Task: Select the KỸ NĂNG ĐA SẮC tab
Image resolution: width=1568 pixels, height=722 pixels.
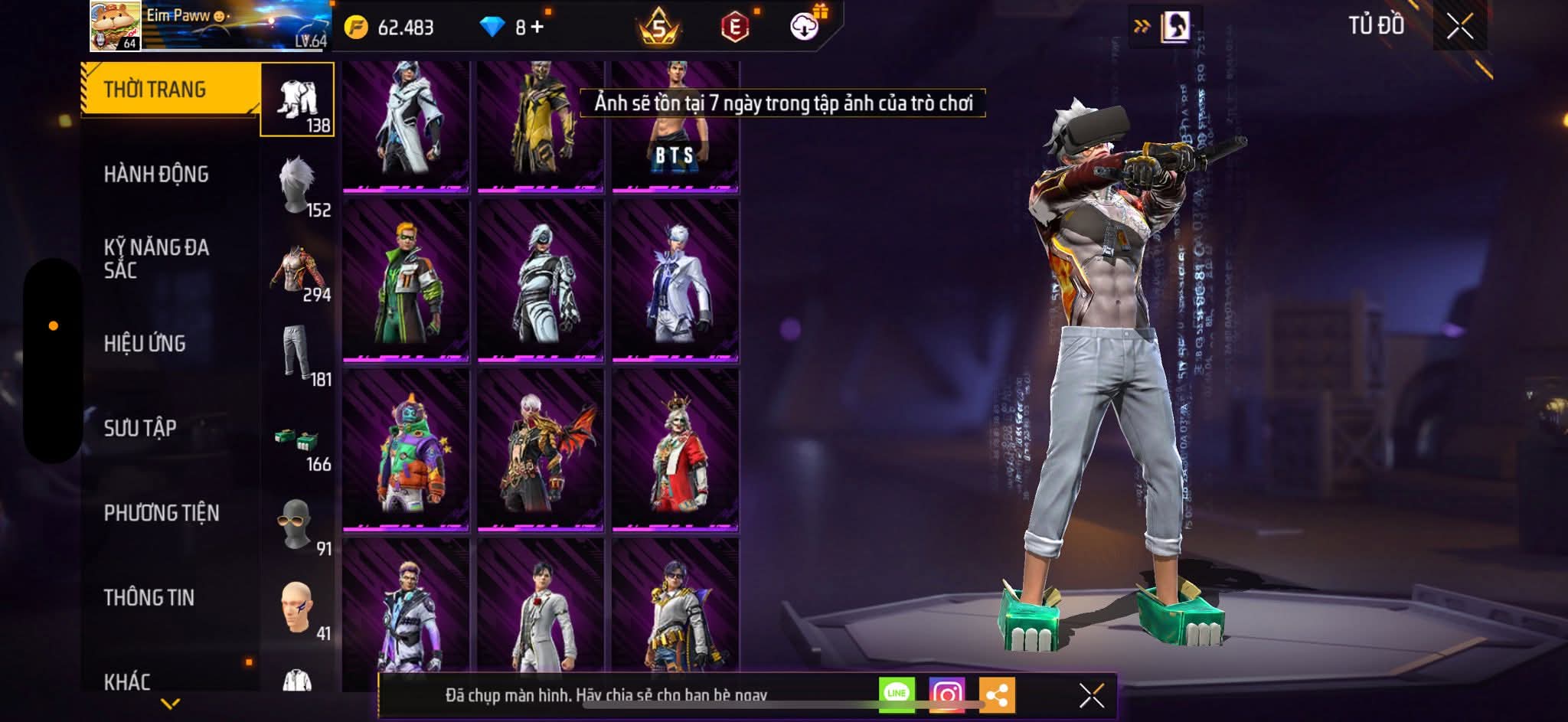Action: coord(156,258)
